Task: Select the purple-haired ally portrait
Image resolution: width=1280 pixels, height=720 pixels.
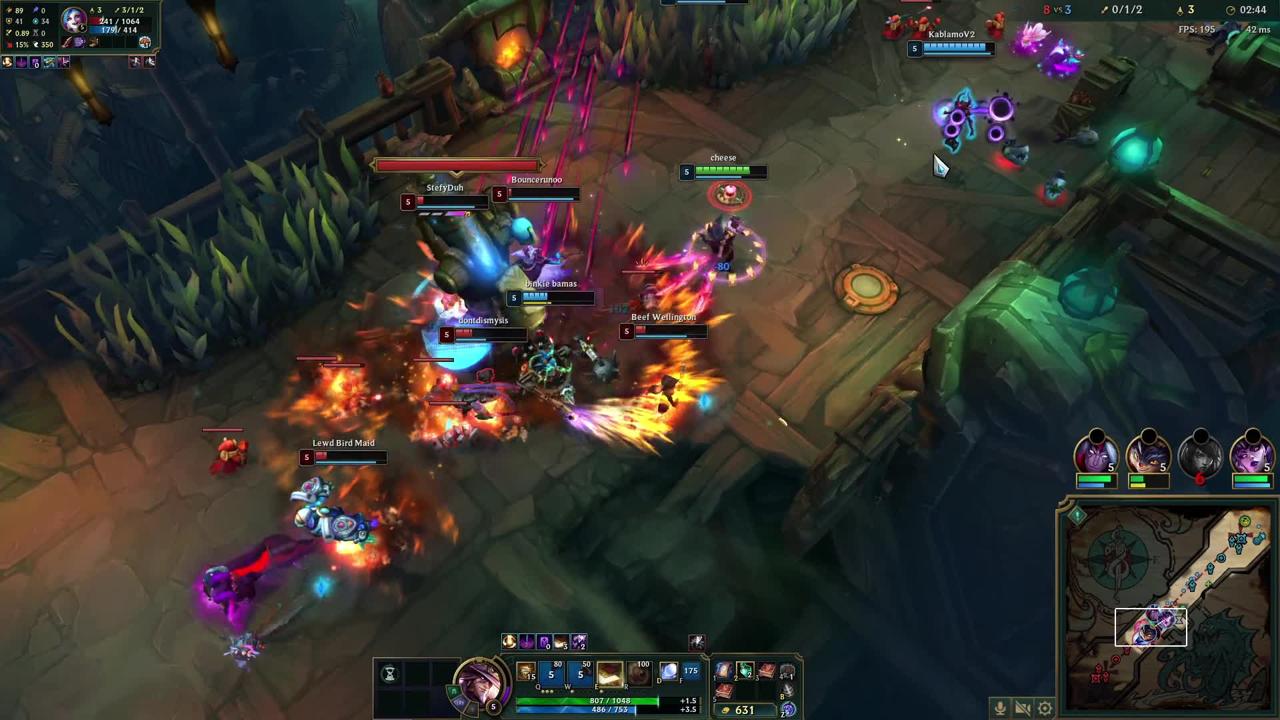Action: coord(1251,455)
